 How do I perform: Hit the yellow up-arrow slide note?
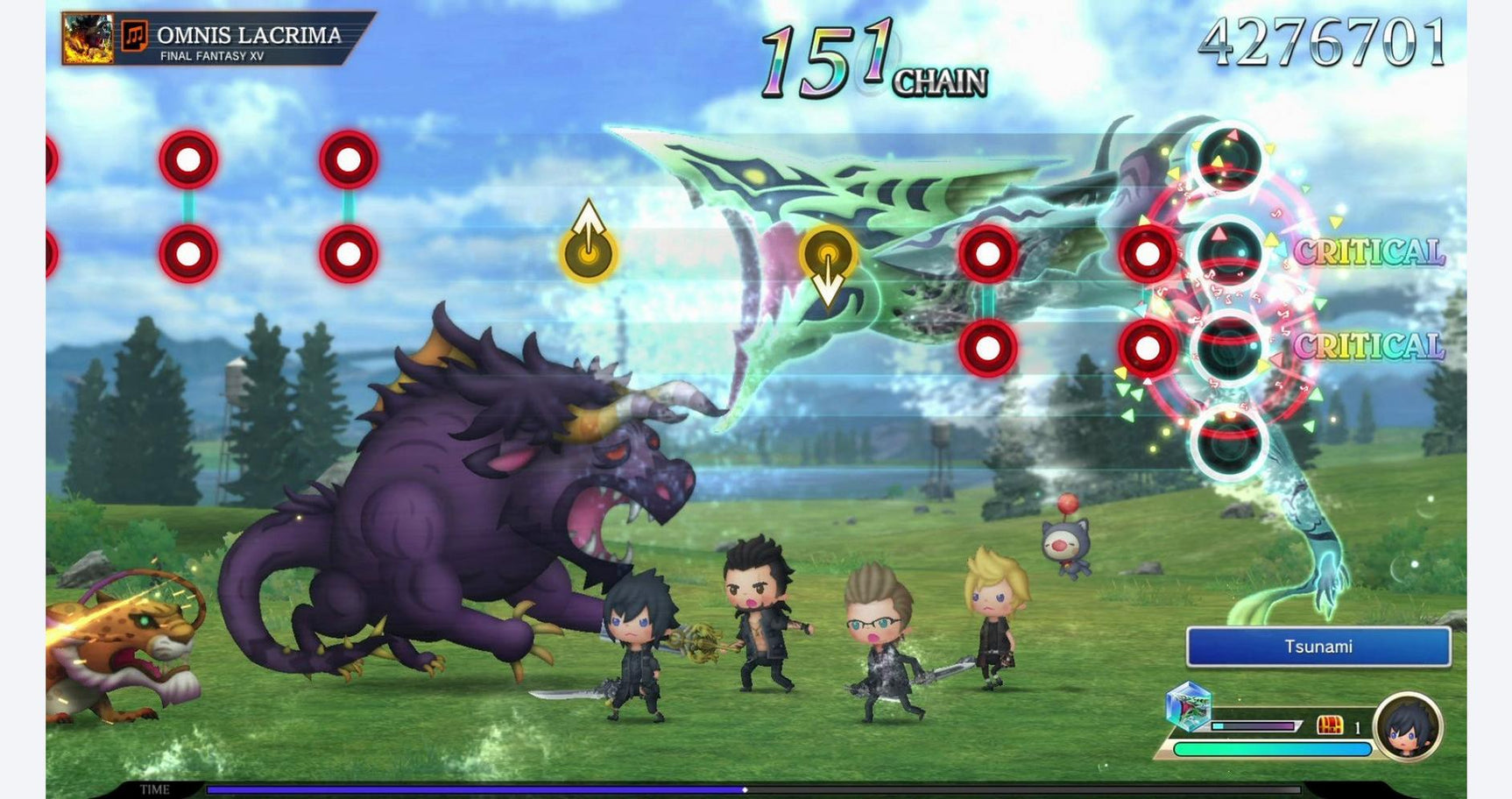point(589,248)
